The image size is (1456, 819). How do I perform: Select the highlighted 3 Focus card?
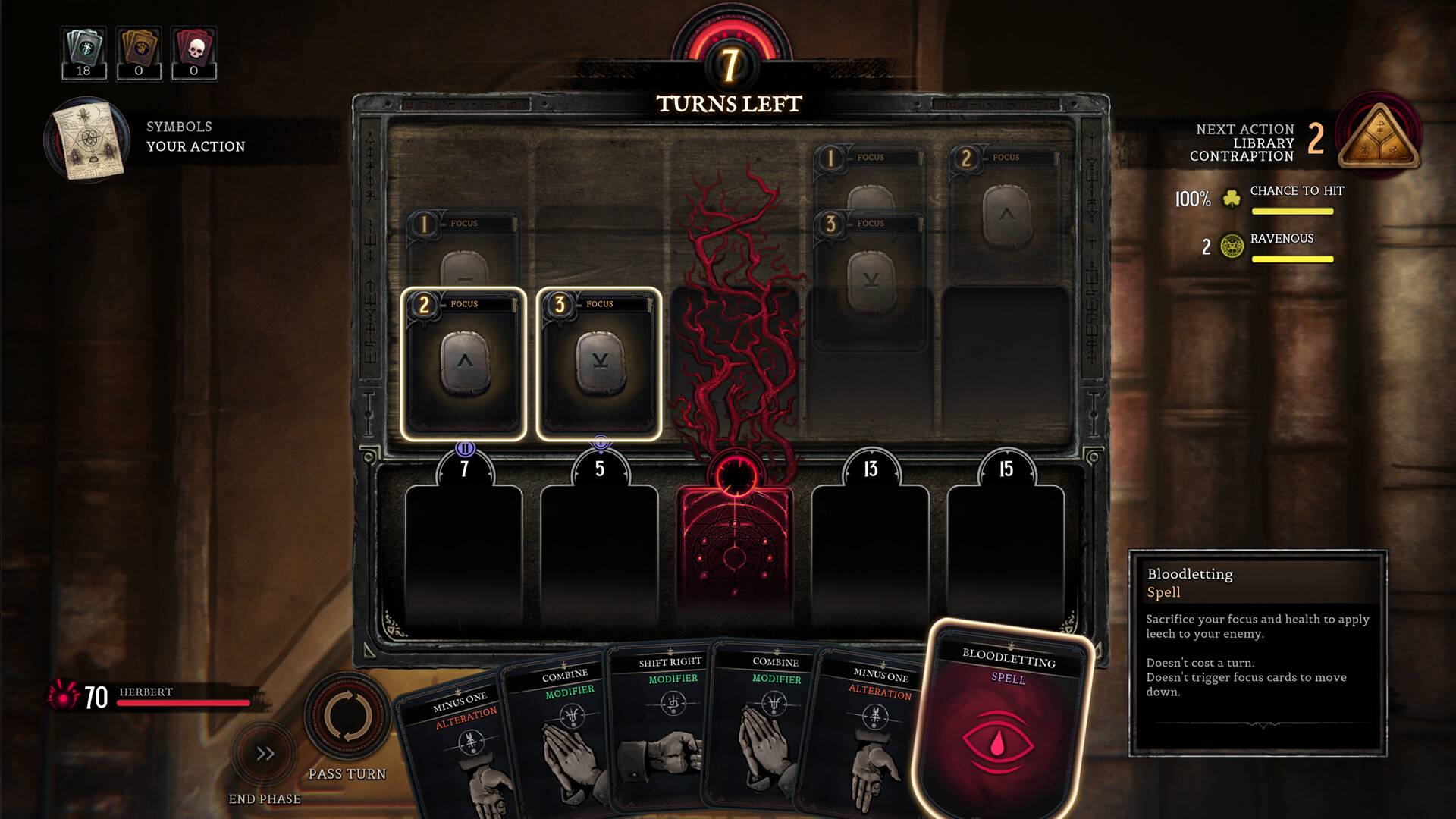599,364
